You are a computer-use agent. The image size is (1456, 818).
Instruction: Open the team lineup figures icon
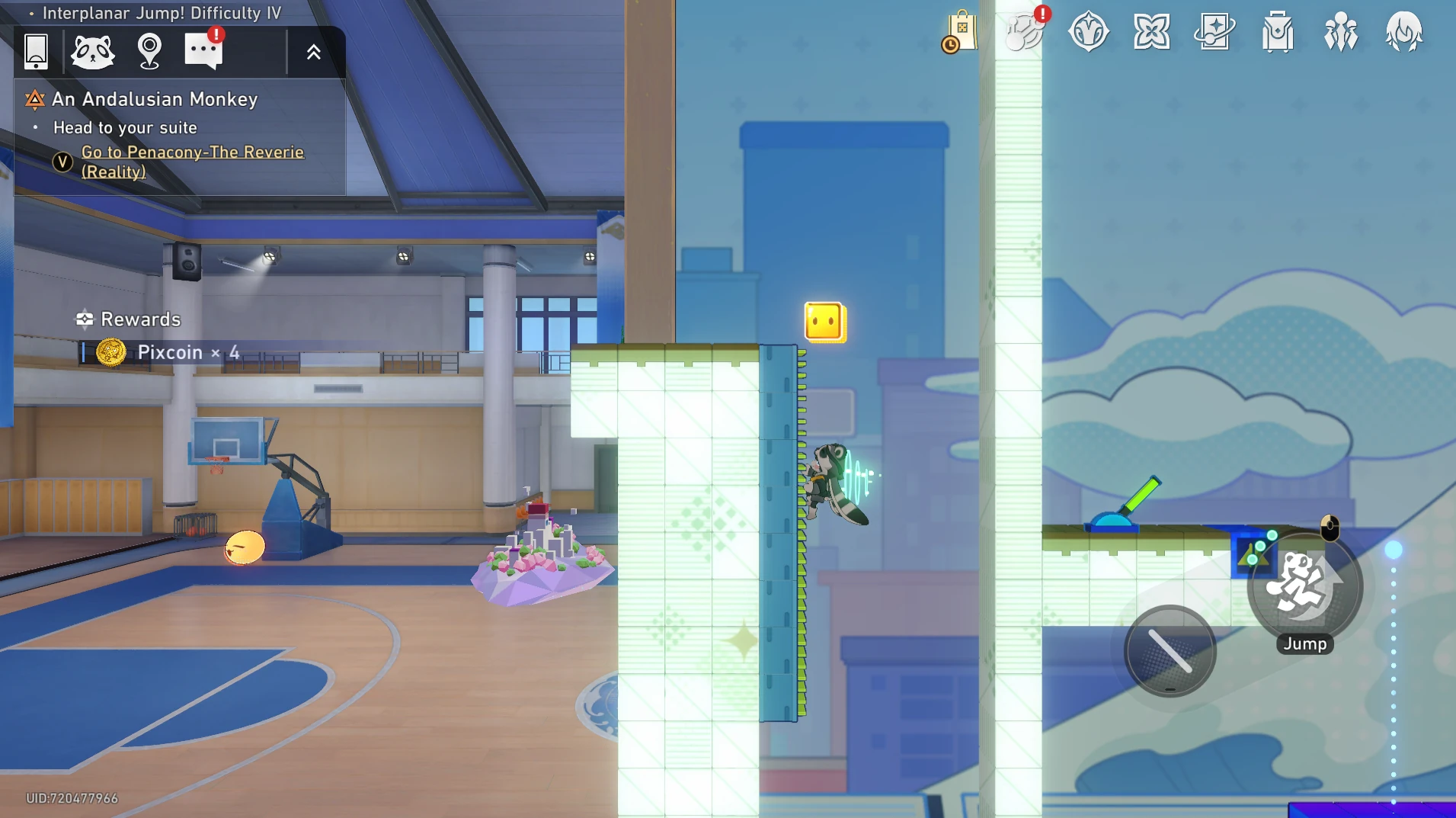pos(1341,32)
